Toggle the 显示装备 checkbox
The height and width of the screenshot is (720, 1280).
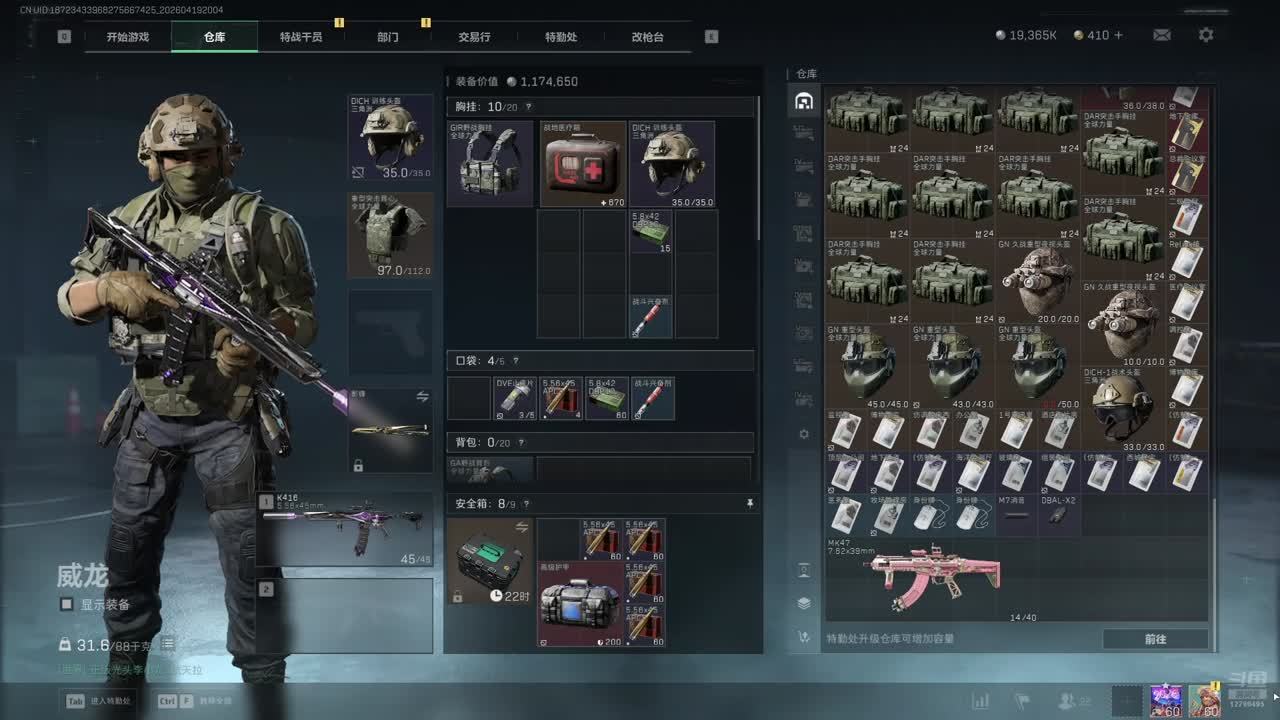click(x=67, y=604)
